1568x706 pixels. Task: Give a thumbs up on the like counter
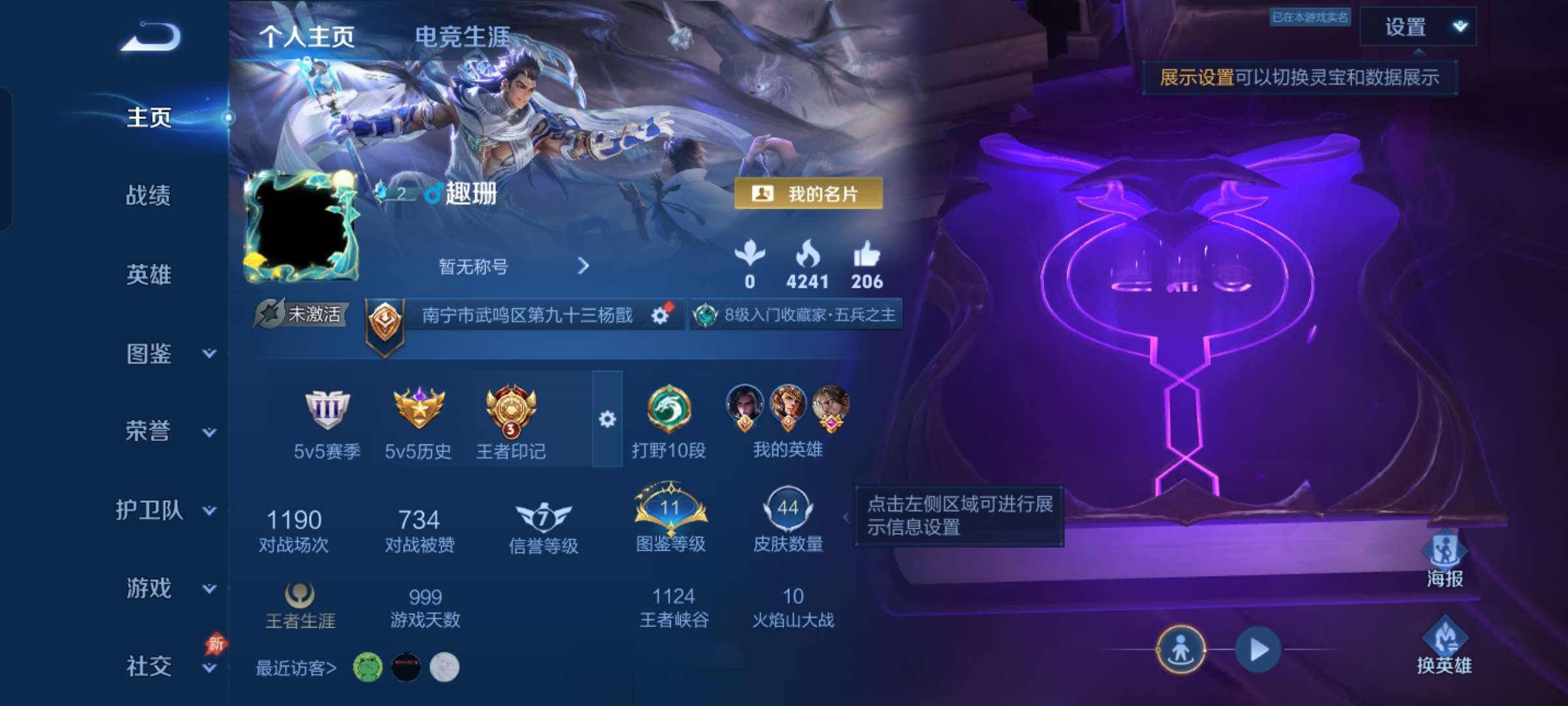pyautogui.click(x=866, y=258)
